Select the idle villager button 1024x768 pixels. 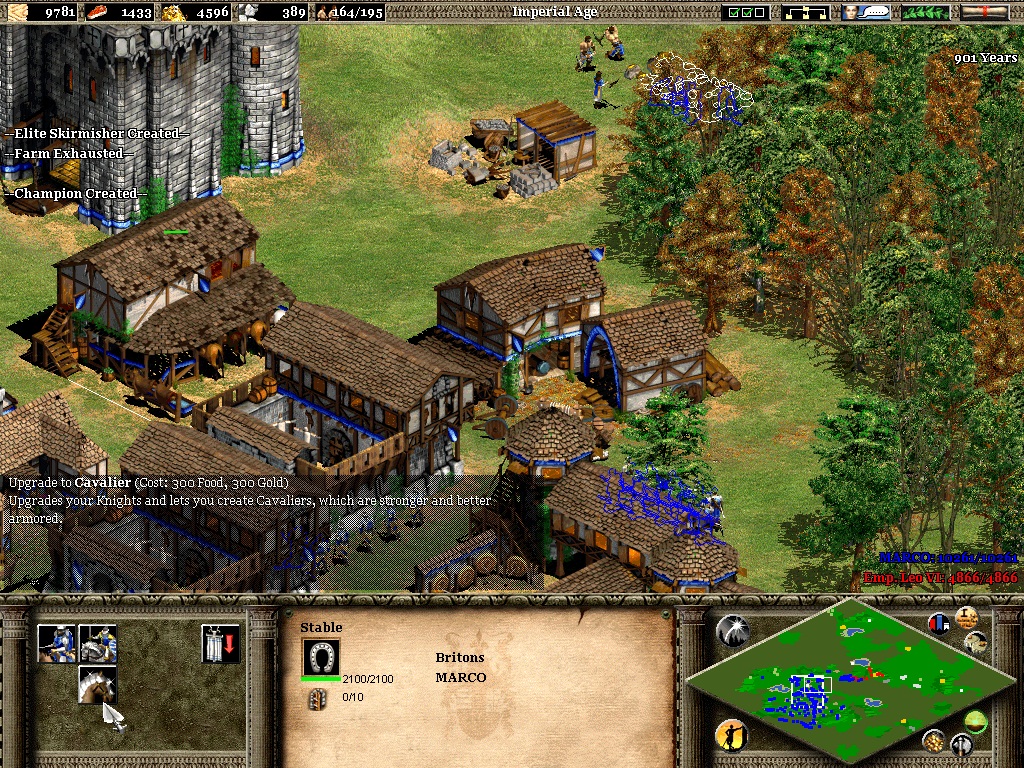coord(732,737)
